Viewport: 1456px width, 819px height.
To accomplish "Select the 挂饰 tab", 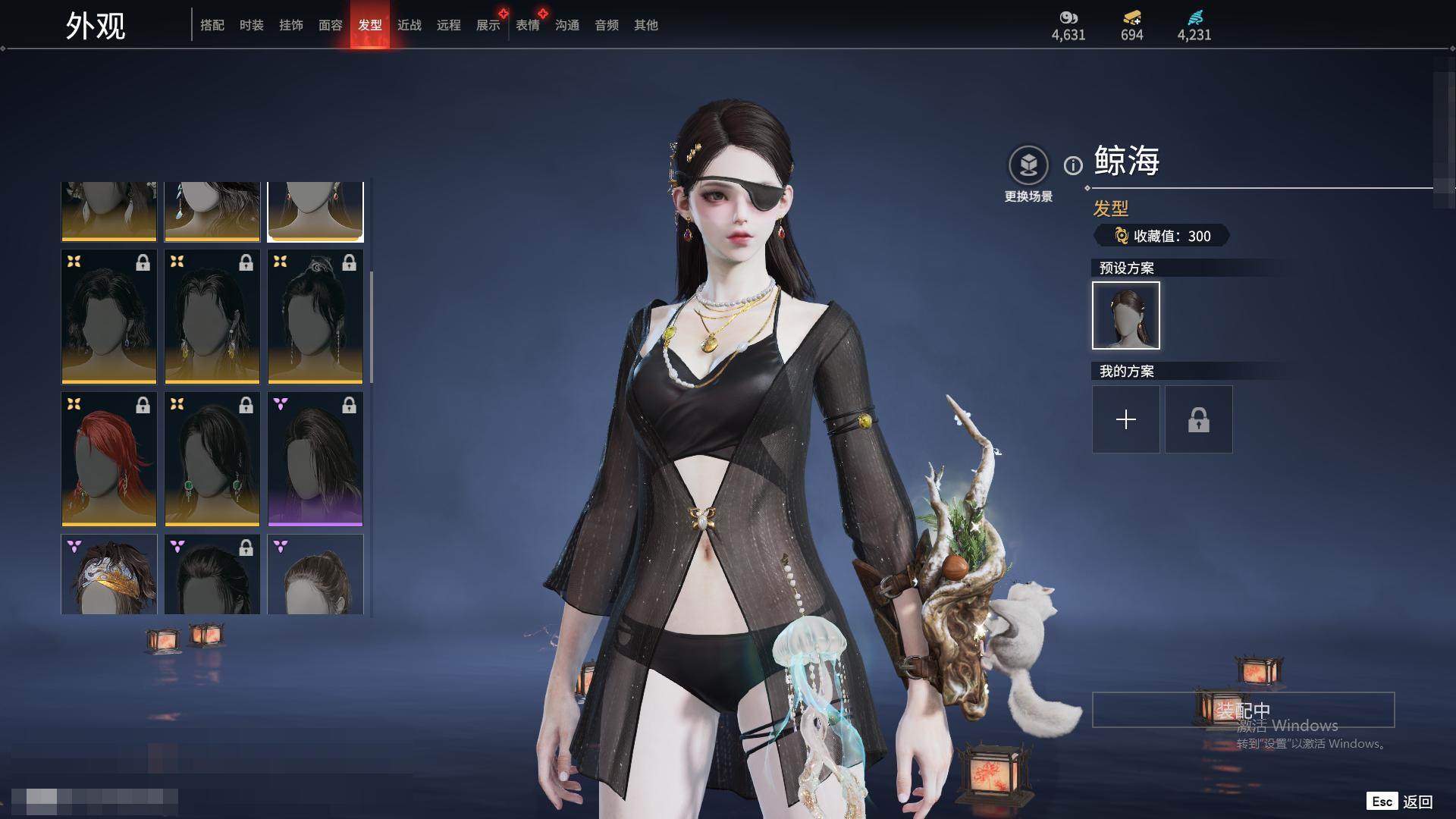I will [x=291, y=25].
